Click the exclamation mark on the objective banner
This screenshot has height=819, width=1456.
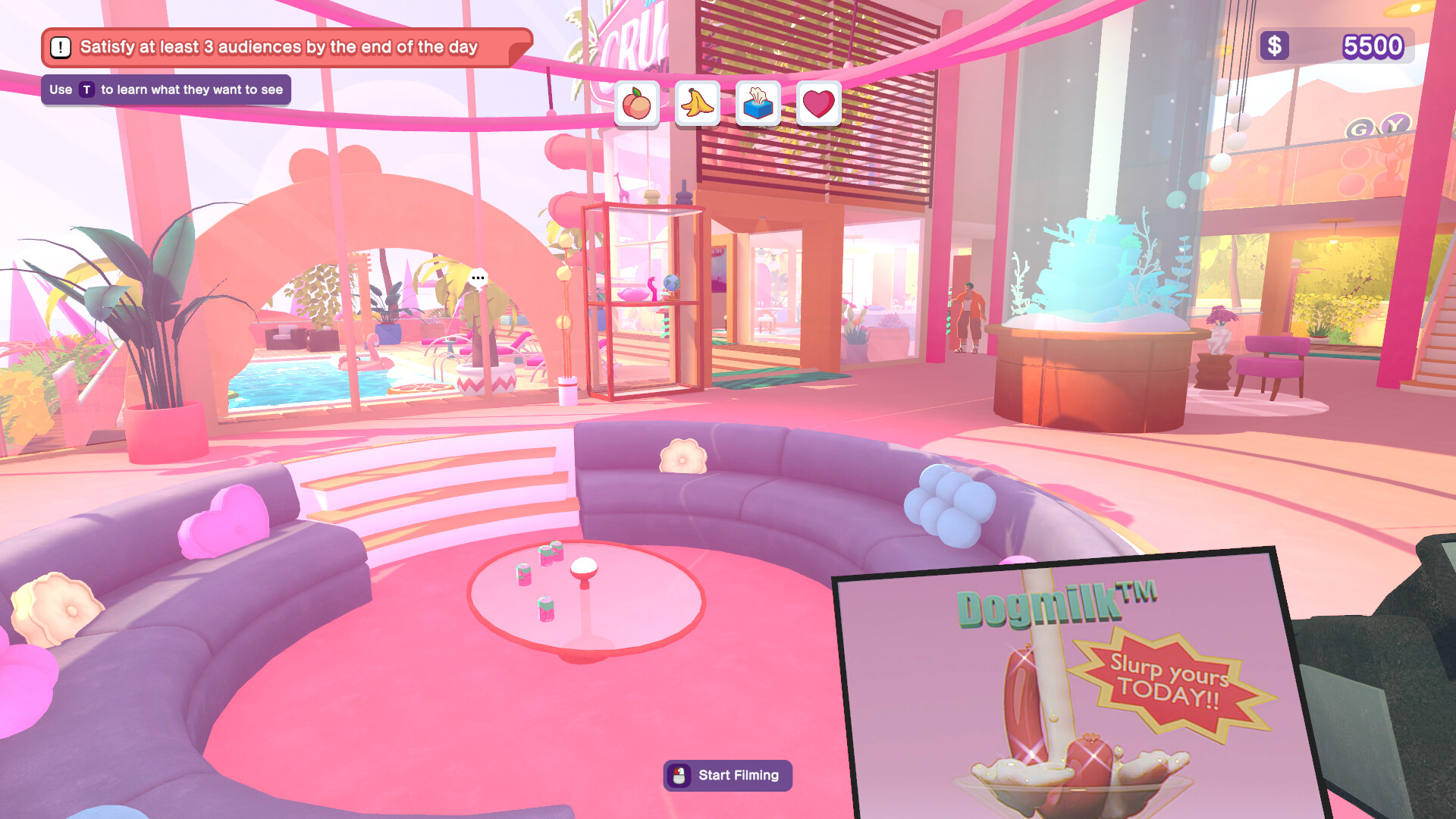coord(59,47)
